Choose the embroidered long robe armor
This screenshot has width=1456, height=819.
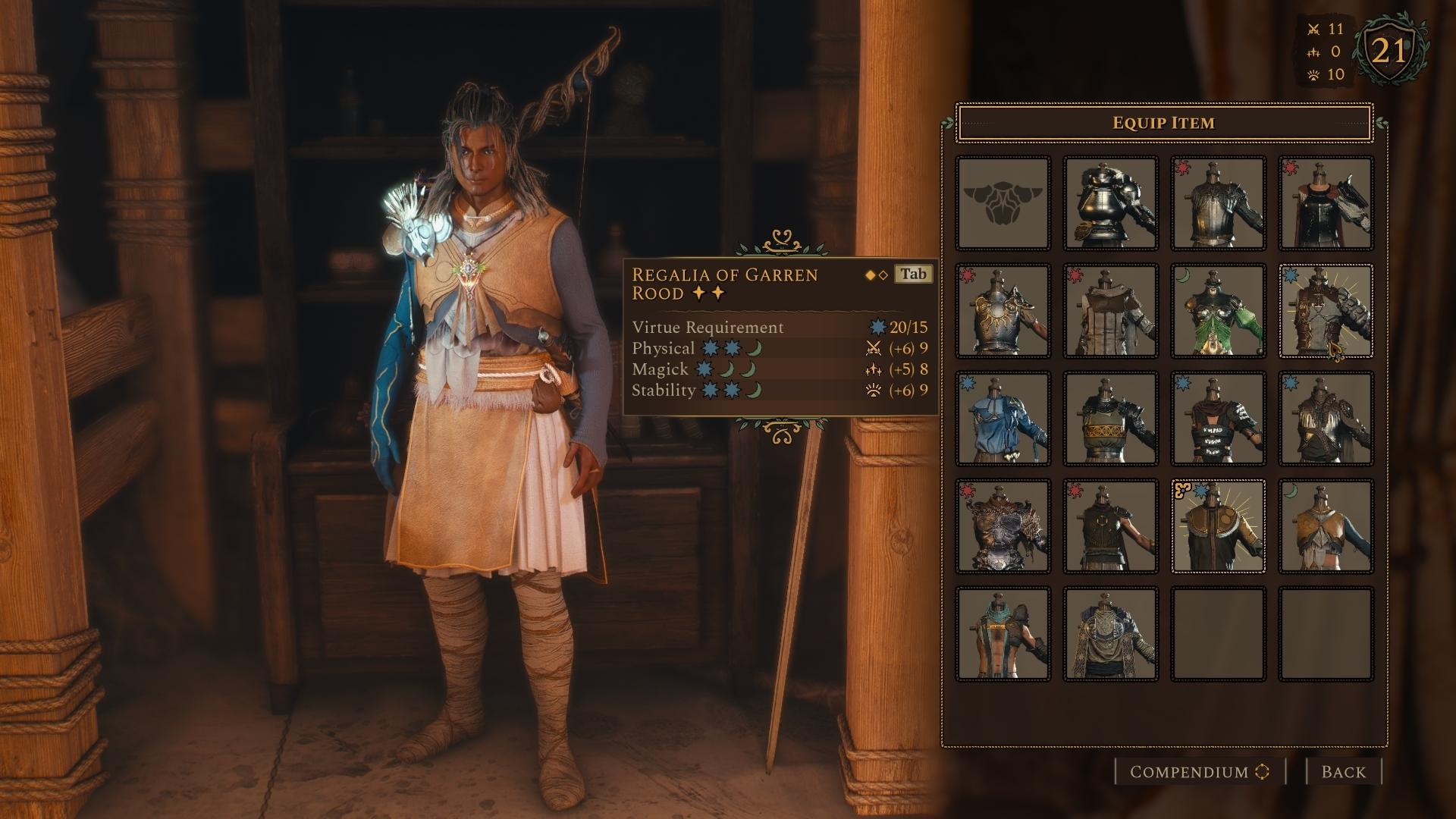[x=1110, y=634]
